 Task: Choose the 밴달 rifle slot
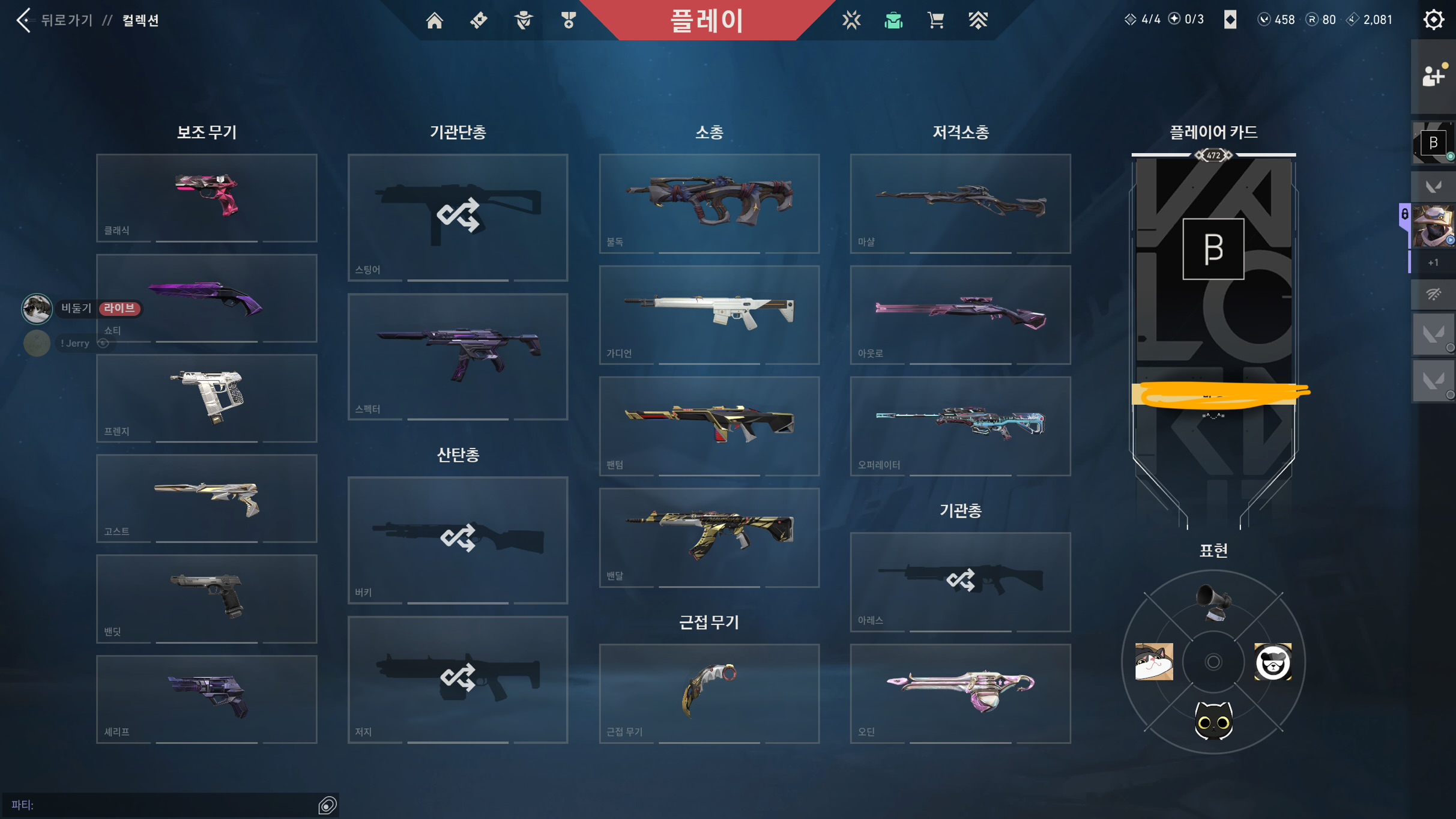click(709, 537)
